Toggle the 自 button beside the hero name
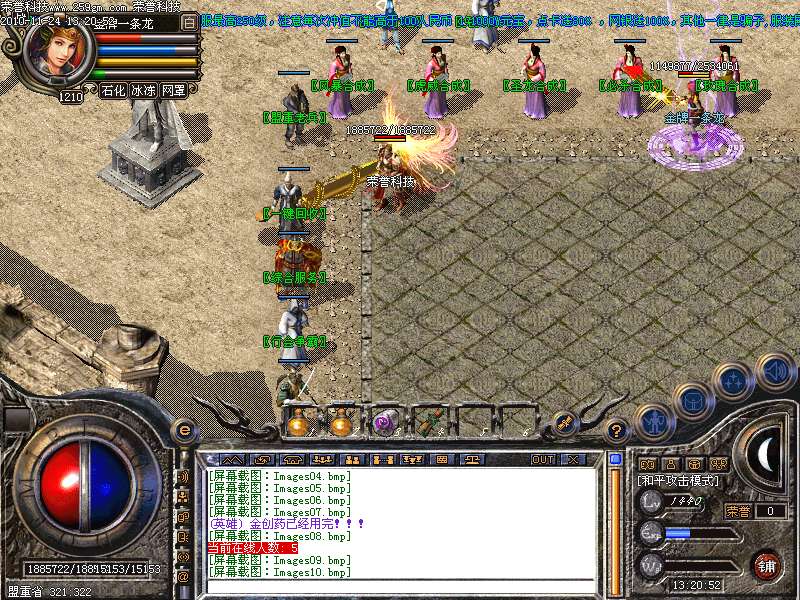Screen dimensions: 800x600 coord(190,21)
